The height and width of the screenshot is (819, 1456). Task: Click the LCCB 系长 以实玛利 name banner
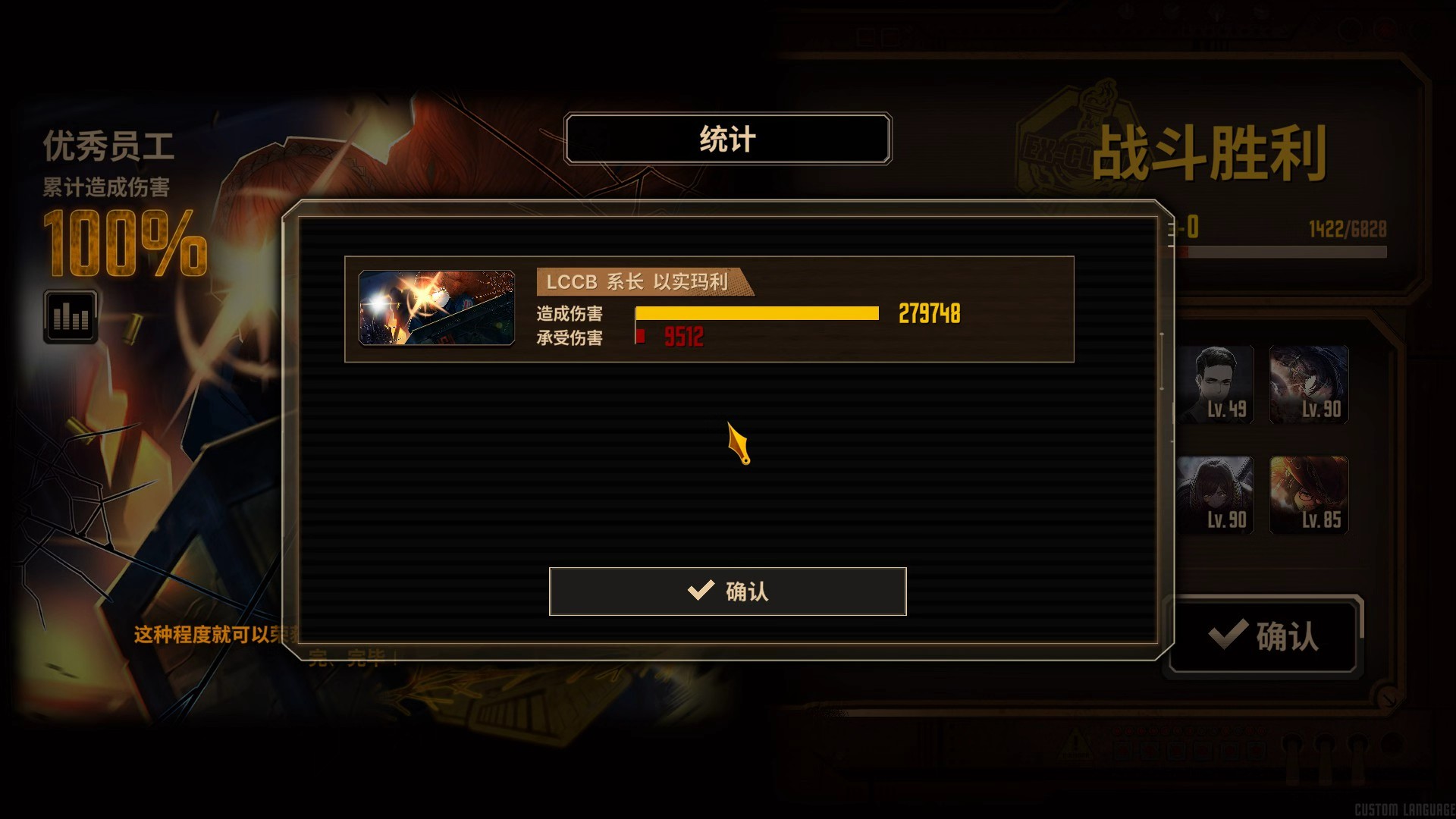pyautogui.click(x=641, y=282)
